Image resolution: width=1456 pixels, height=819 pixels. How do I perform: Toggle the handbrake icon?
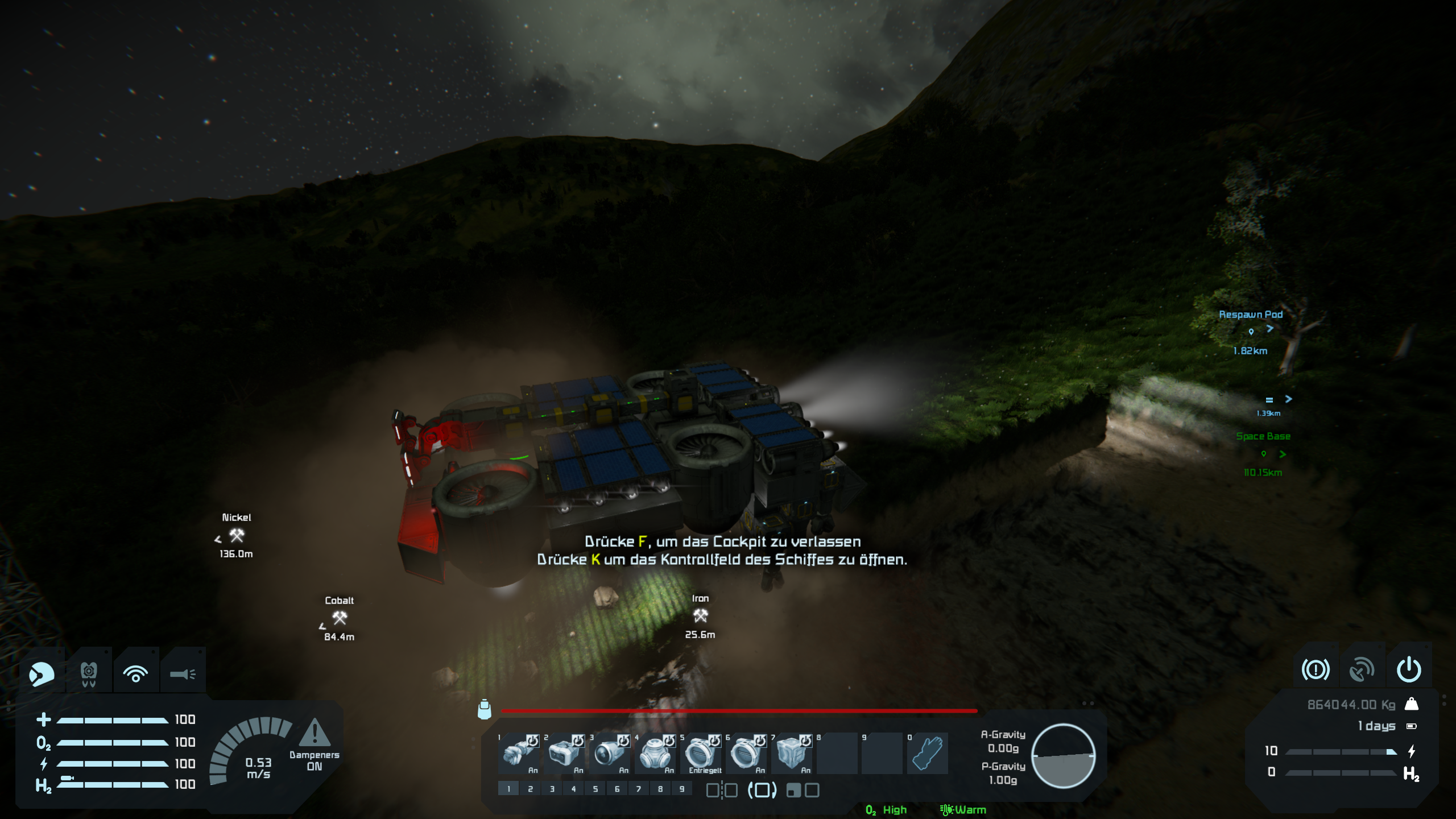point(1316,670)
